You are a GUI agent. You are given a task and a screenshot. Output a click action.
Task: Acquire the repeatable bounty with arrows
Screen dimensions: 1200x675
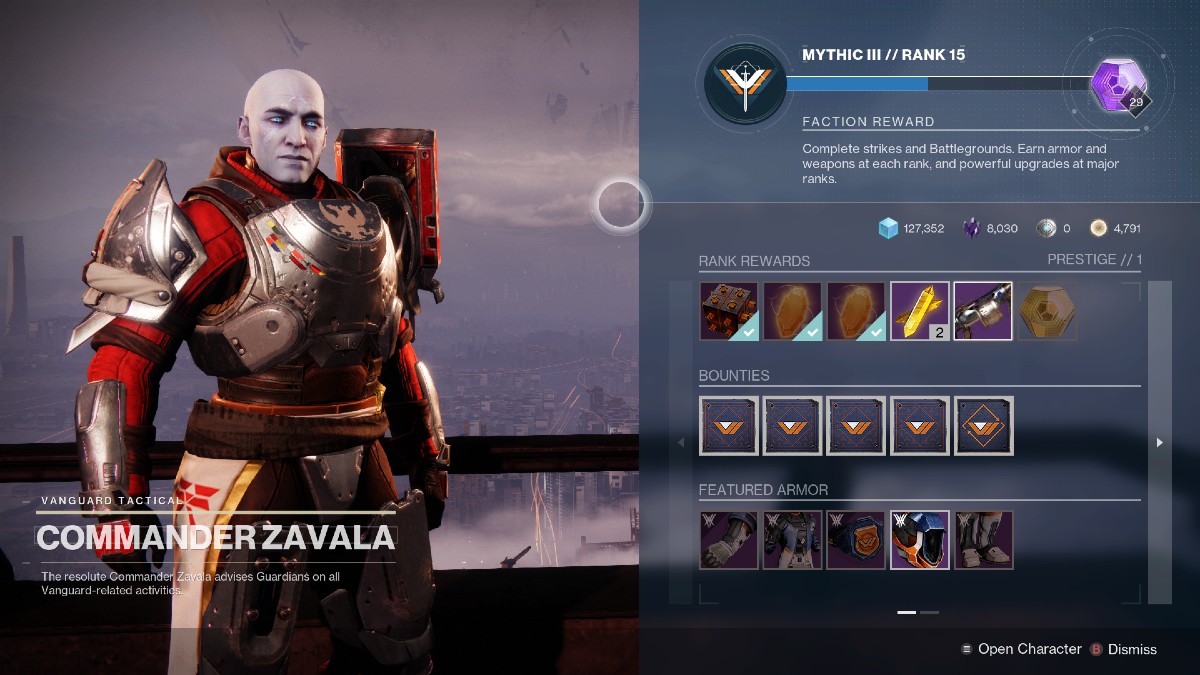click(x=984, y=425)
